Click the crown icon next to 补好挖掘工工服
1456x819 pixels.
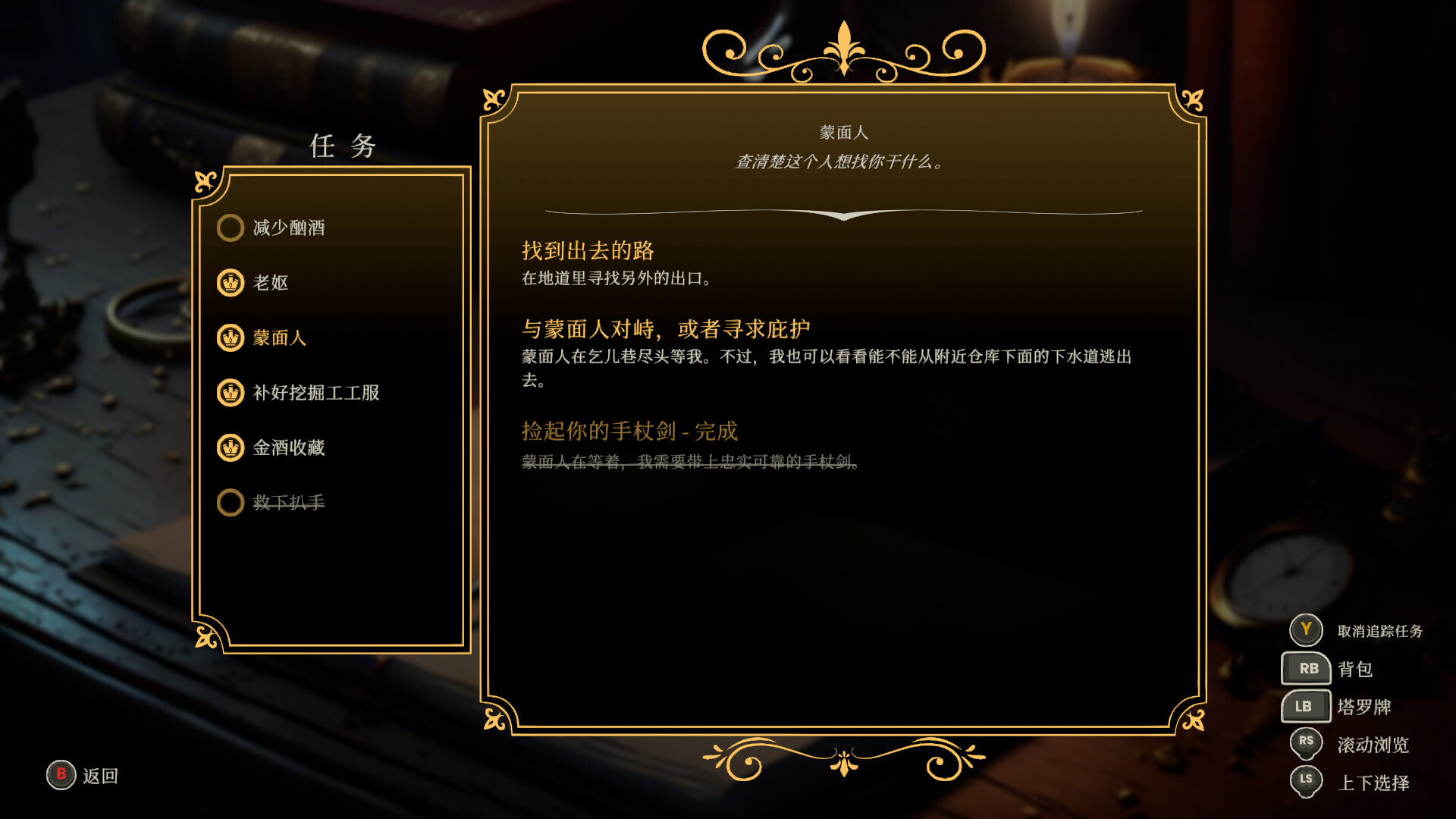[231, 394]
